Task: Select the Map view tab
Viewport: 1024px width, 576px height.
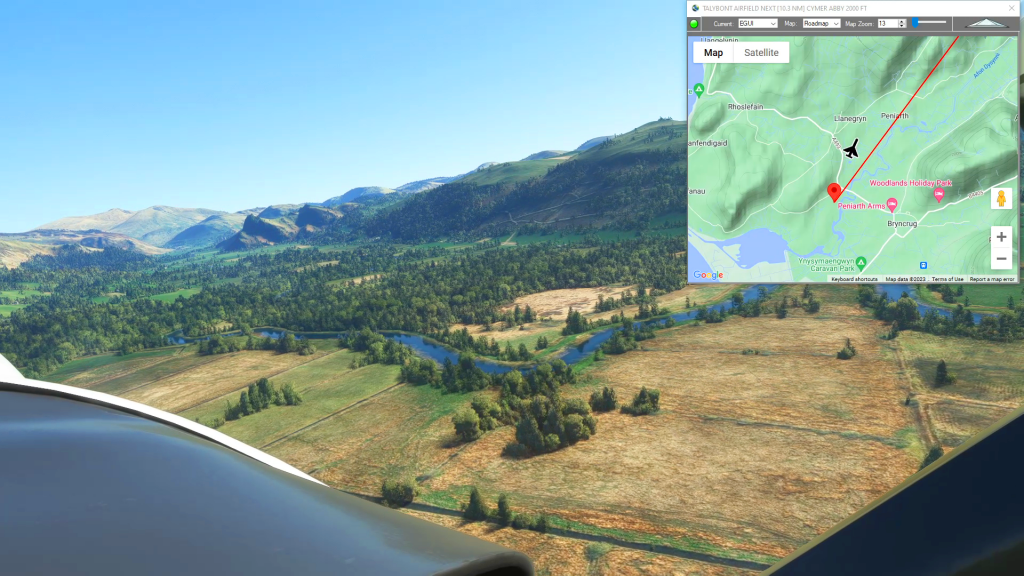Action: click(713, 53)
